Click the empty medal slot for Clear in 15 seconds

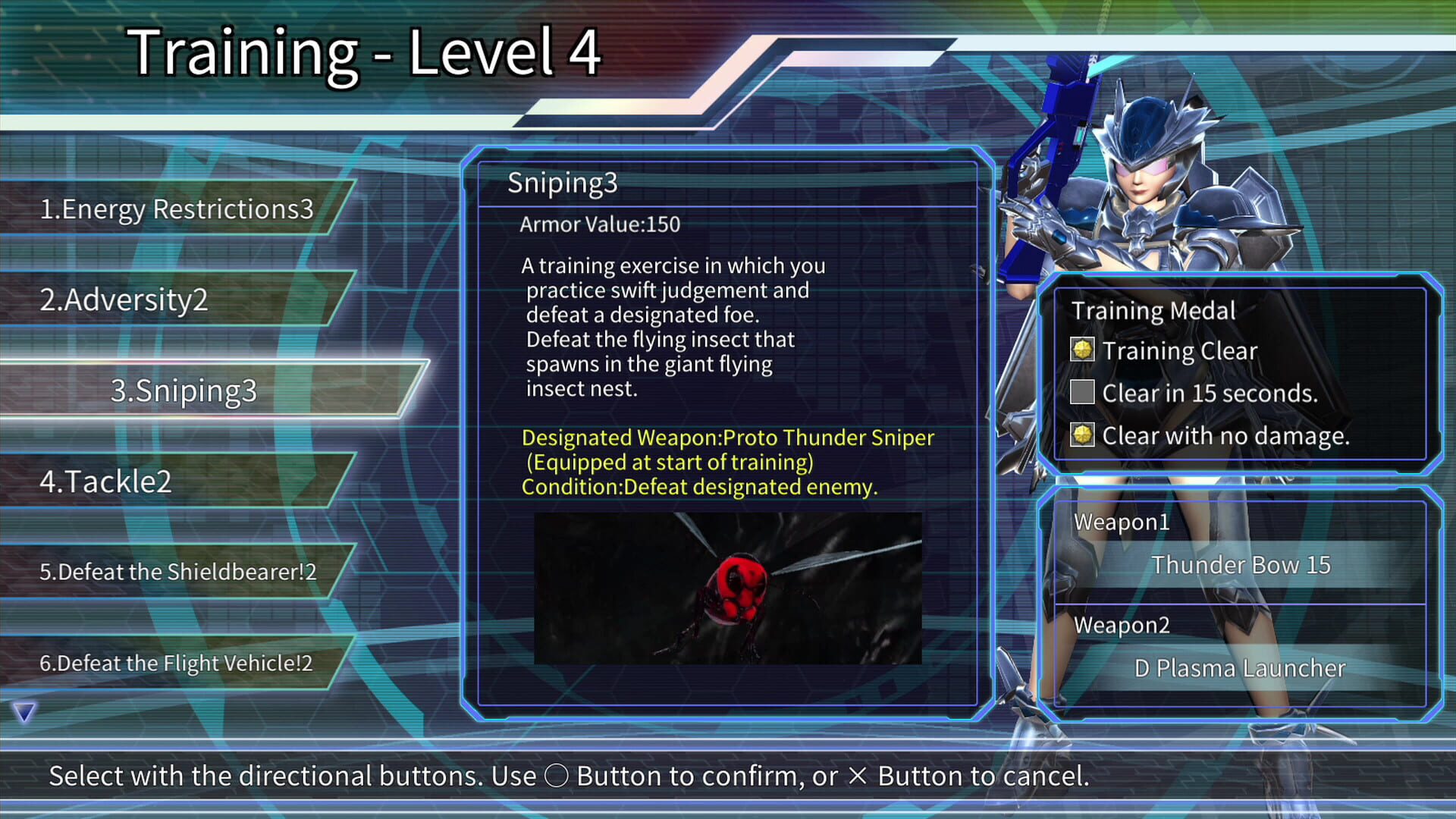tap(1083, 393)
